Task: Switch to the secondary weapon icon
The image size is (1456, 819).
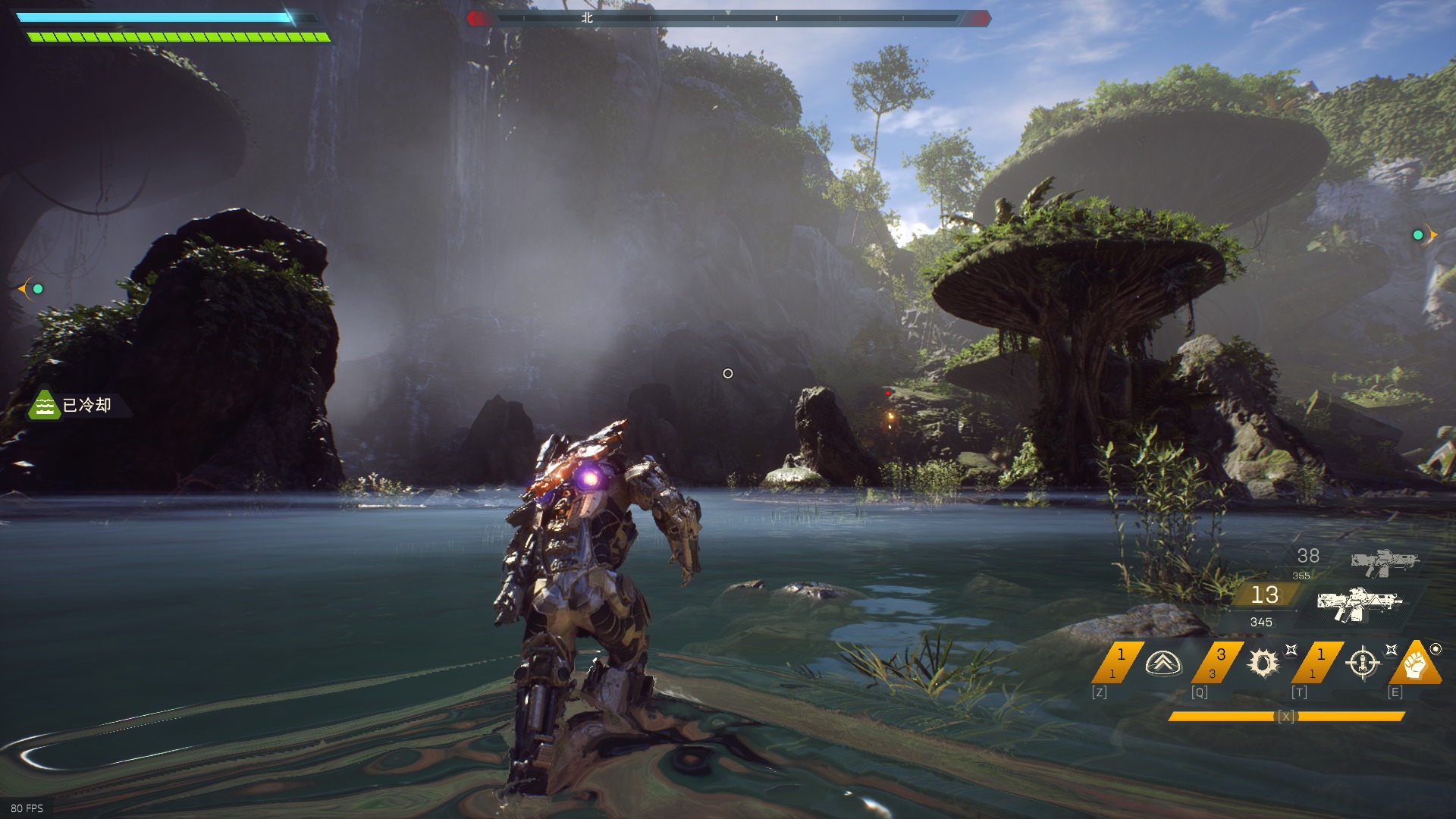Action: (1384, 562)
